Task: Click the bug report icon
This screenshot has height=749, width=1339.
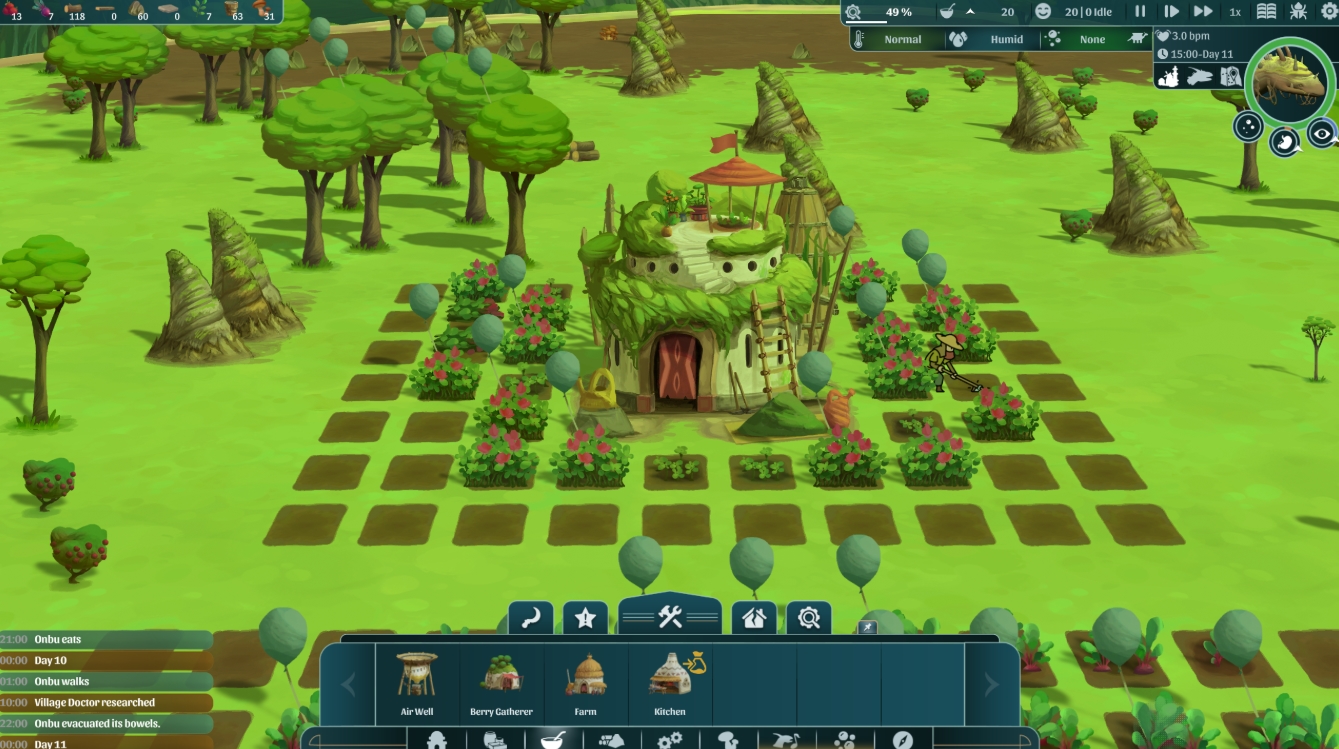Action: pyautogui.click(x=1297, y=11)
